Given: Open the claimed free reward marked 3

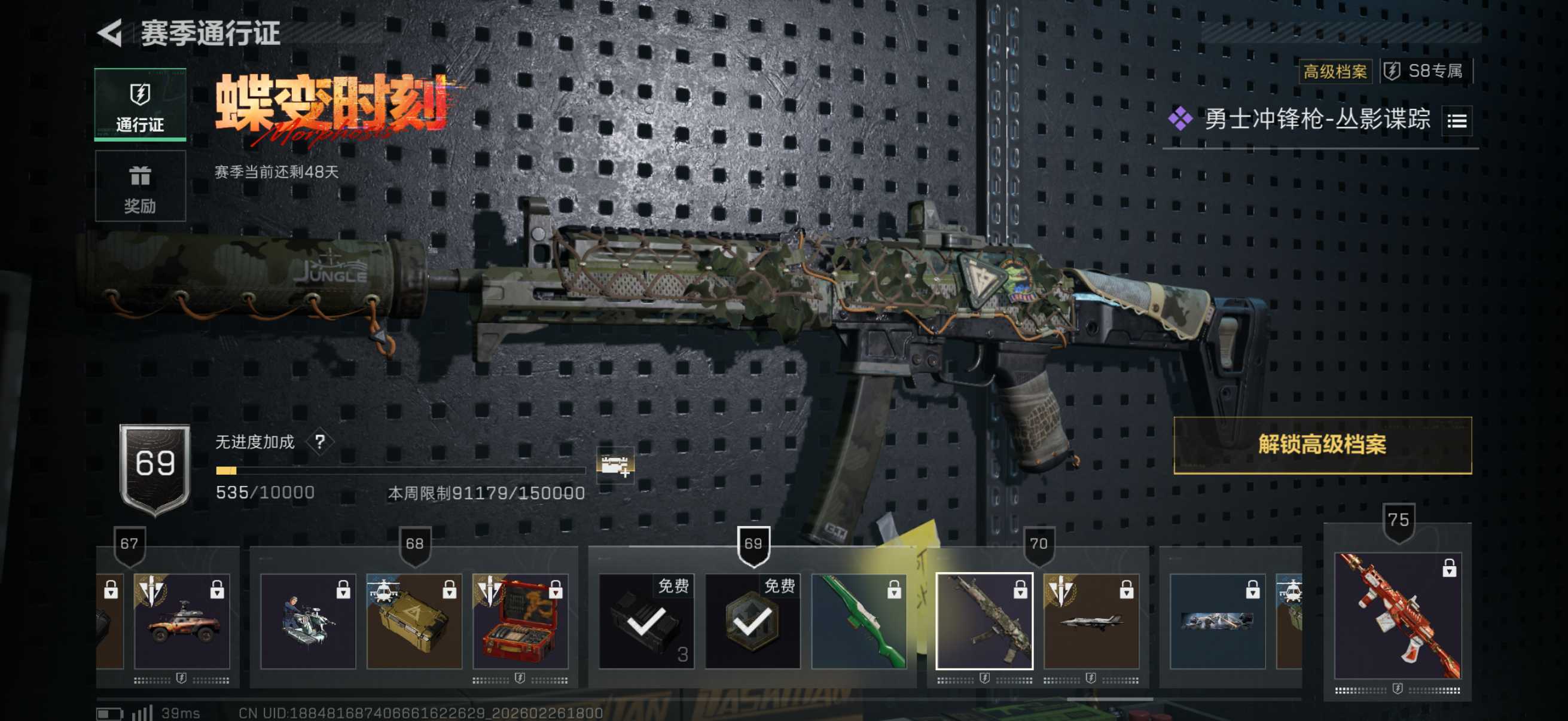Looking at the screenshot, I should 646,621.
